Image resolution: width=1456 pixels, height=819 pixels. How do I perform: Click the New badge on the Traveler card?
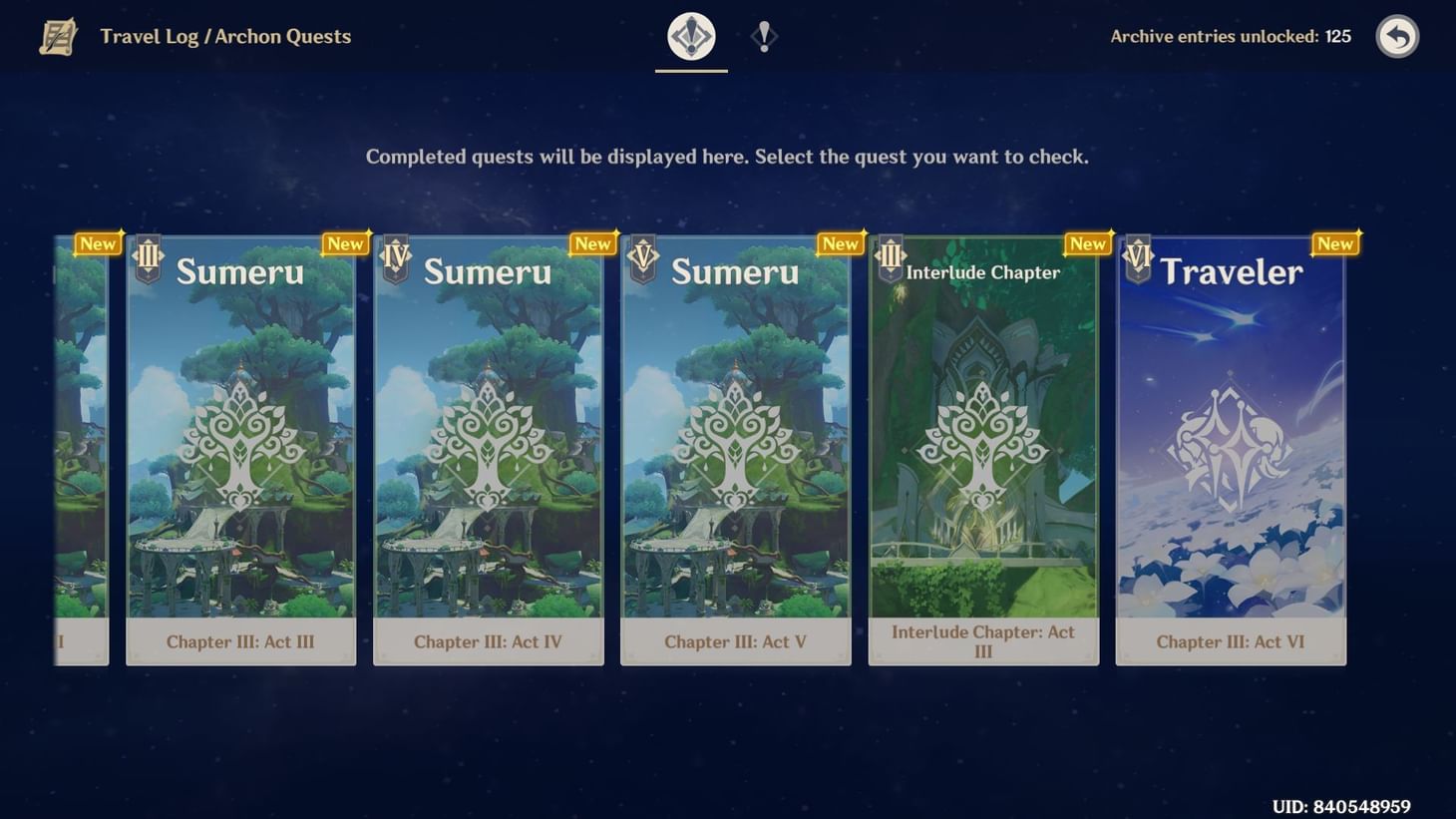point(1334,242)
